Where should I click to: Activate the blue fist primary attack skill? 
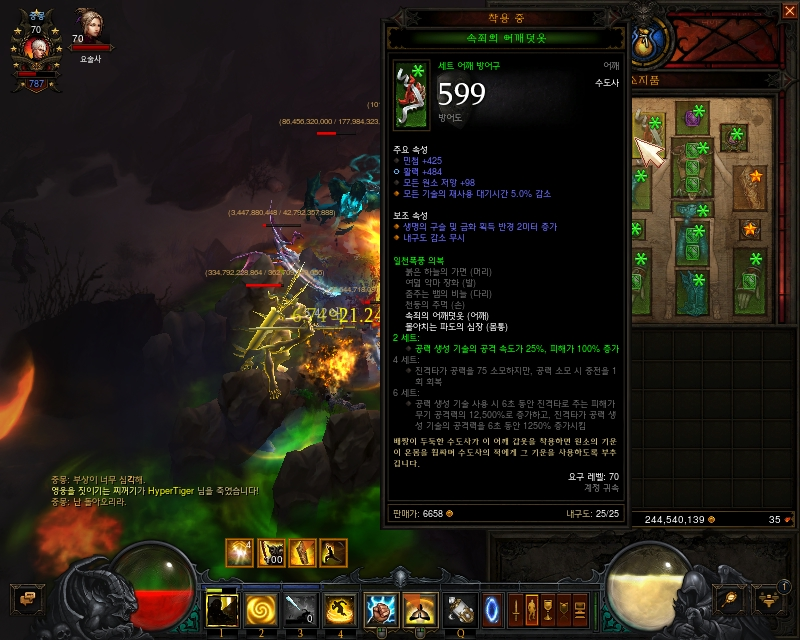382,608
